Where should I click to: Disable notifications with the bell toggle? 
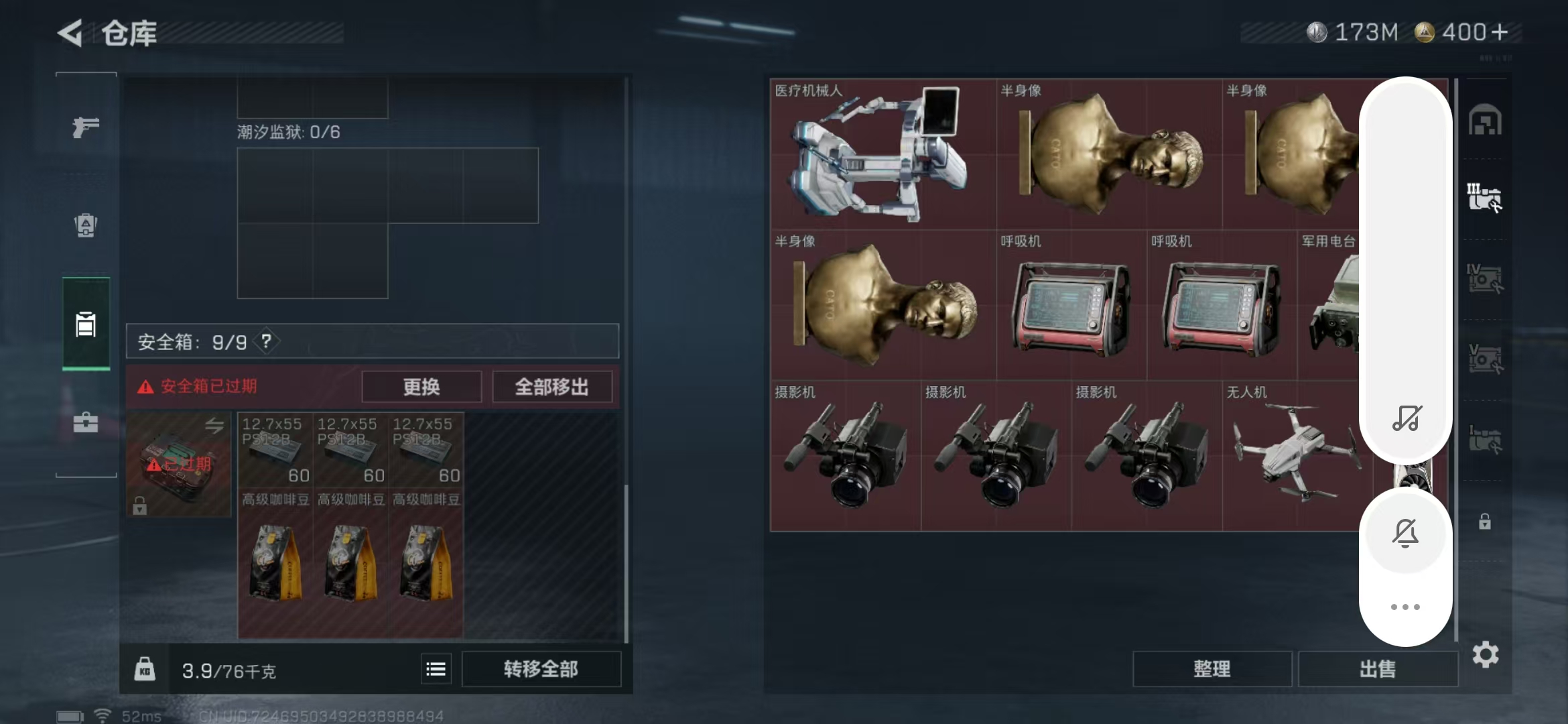1405,533
